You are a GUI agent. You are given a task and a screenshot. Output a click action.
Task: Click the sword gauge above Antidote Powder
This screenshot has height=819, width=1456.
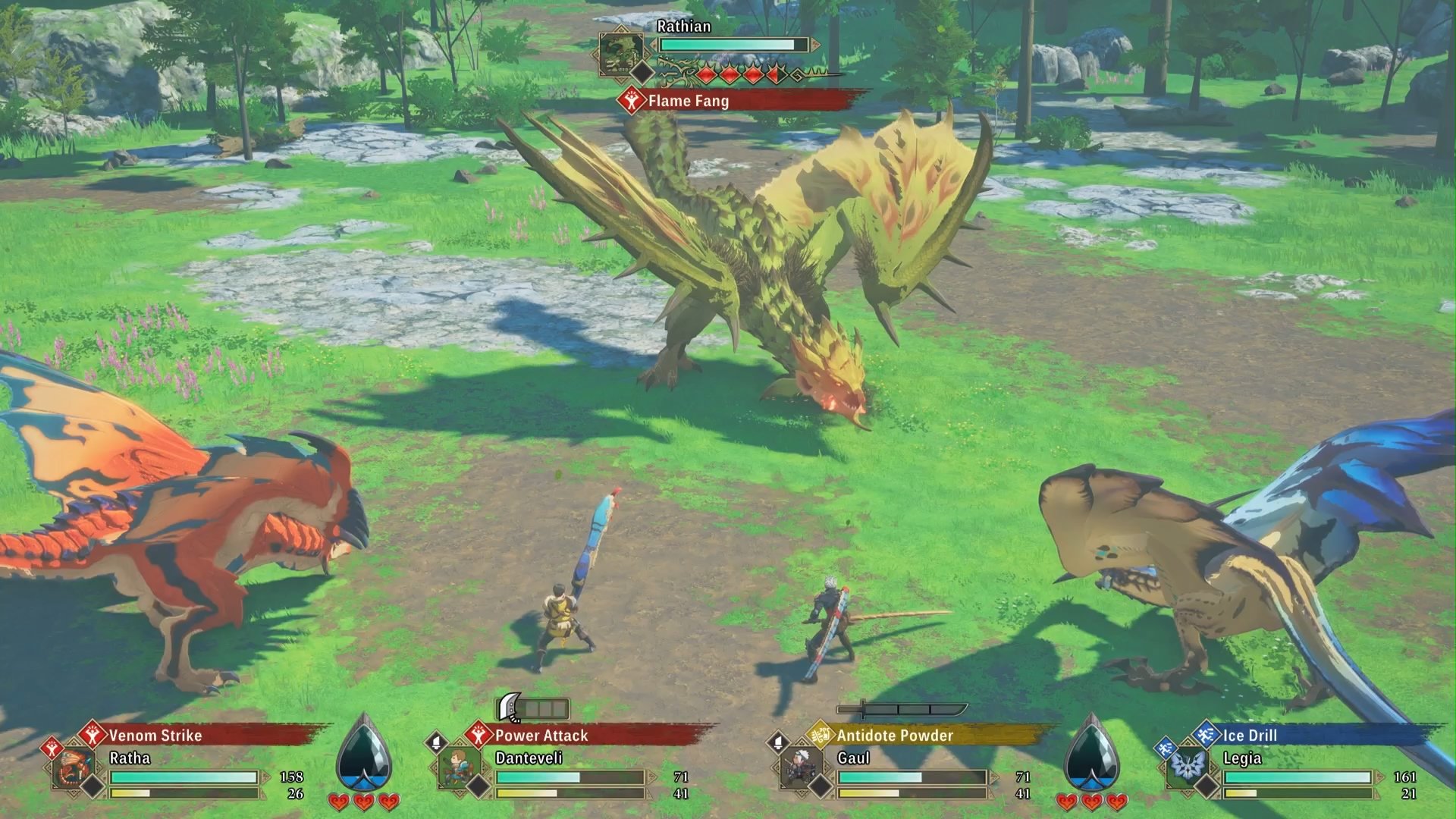[x=901, y=710]
